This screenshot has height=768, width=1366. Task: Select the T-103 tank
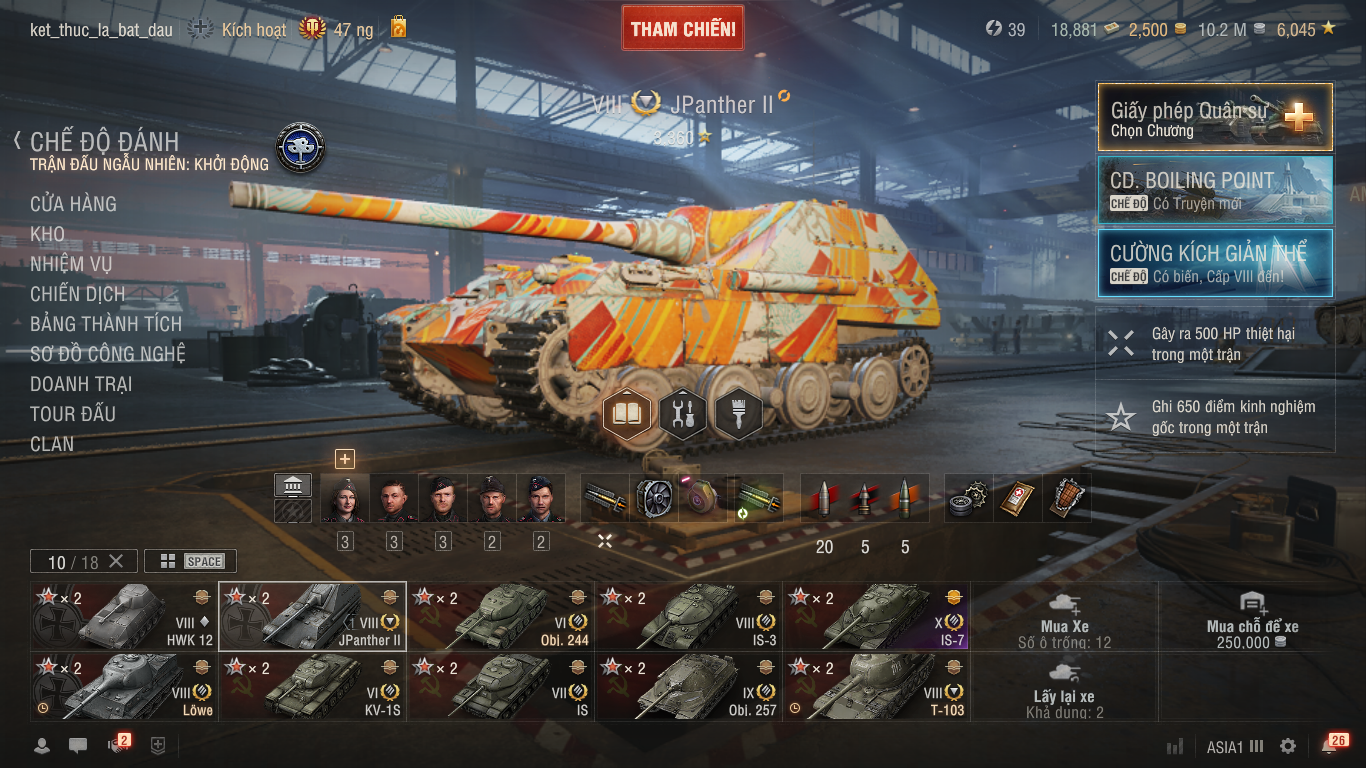876,687
